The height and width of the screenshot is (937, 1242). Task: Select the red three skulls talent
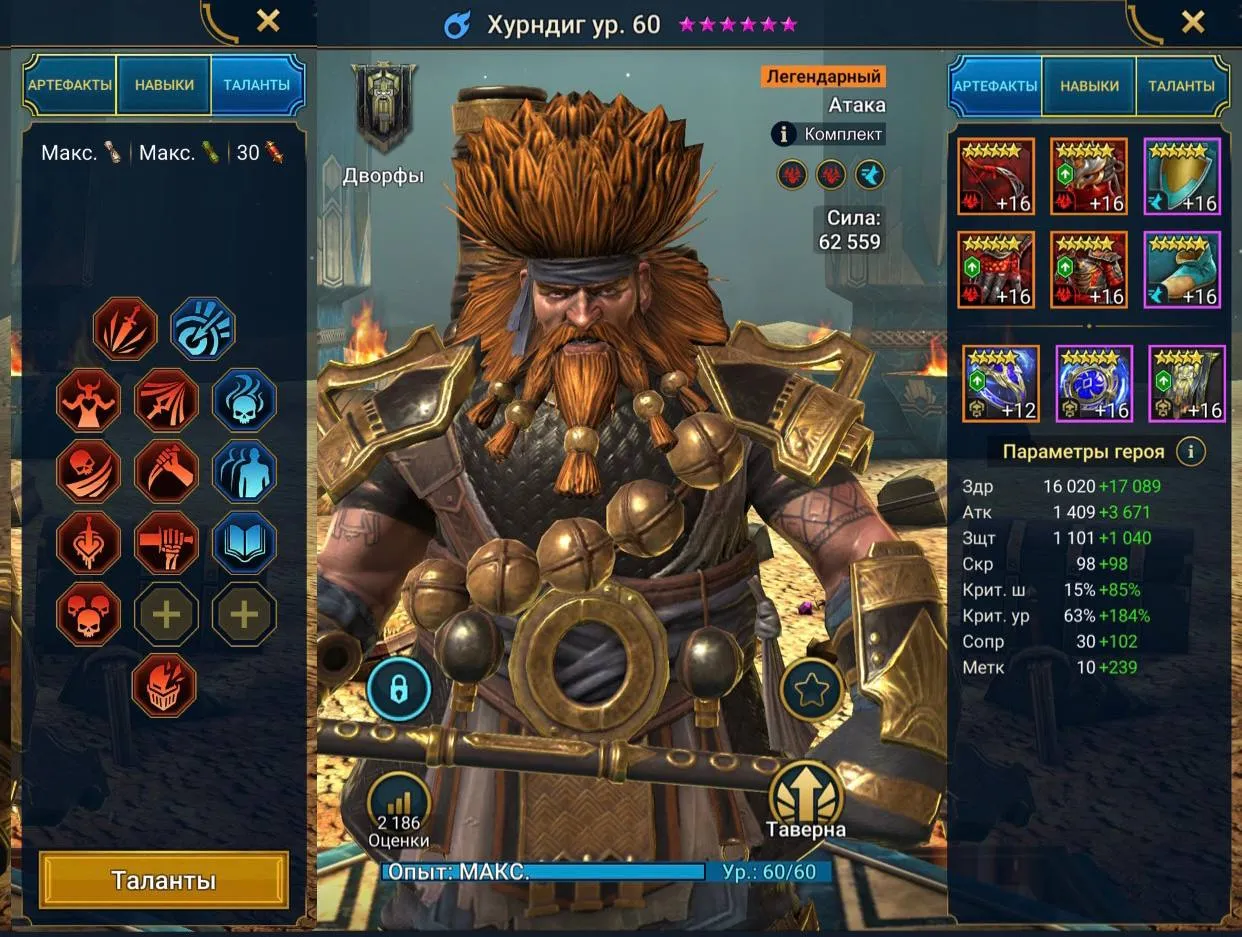[x=88, y=614]
